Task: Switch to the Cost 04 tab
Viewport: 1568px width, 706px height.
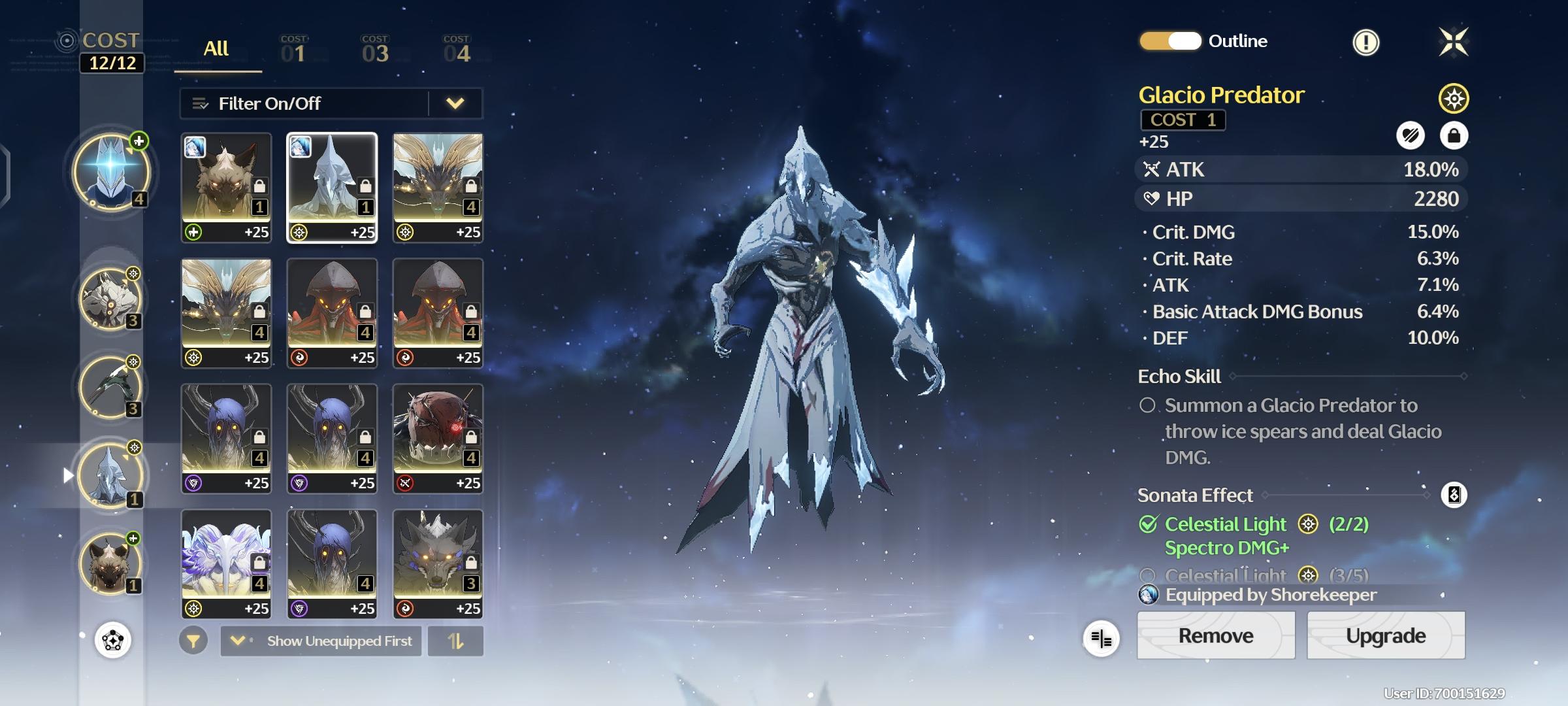Action: point(457,50)
